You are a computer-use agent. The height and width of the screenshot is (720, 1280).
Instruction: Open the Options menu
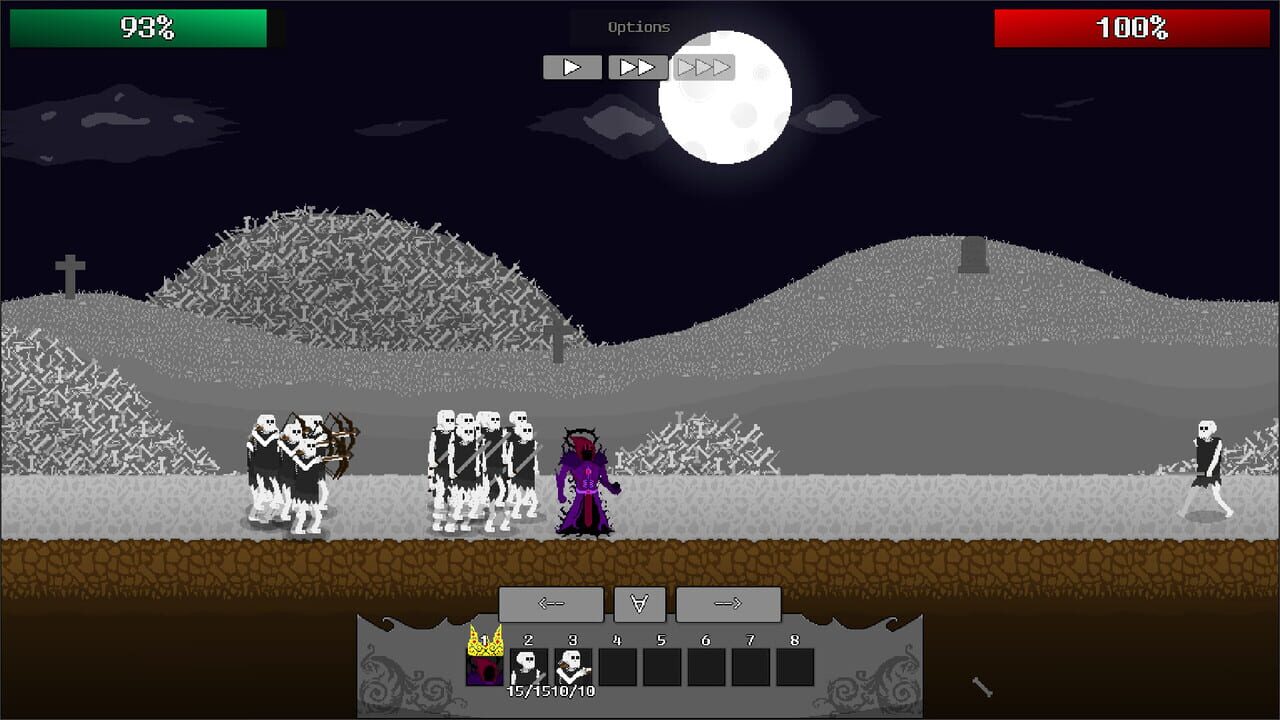click(638, 26)
